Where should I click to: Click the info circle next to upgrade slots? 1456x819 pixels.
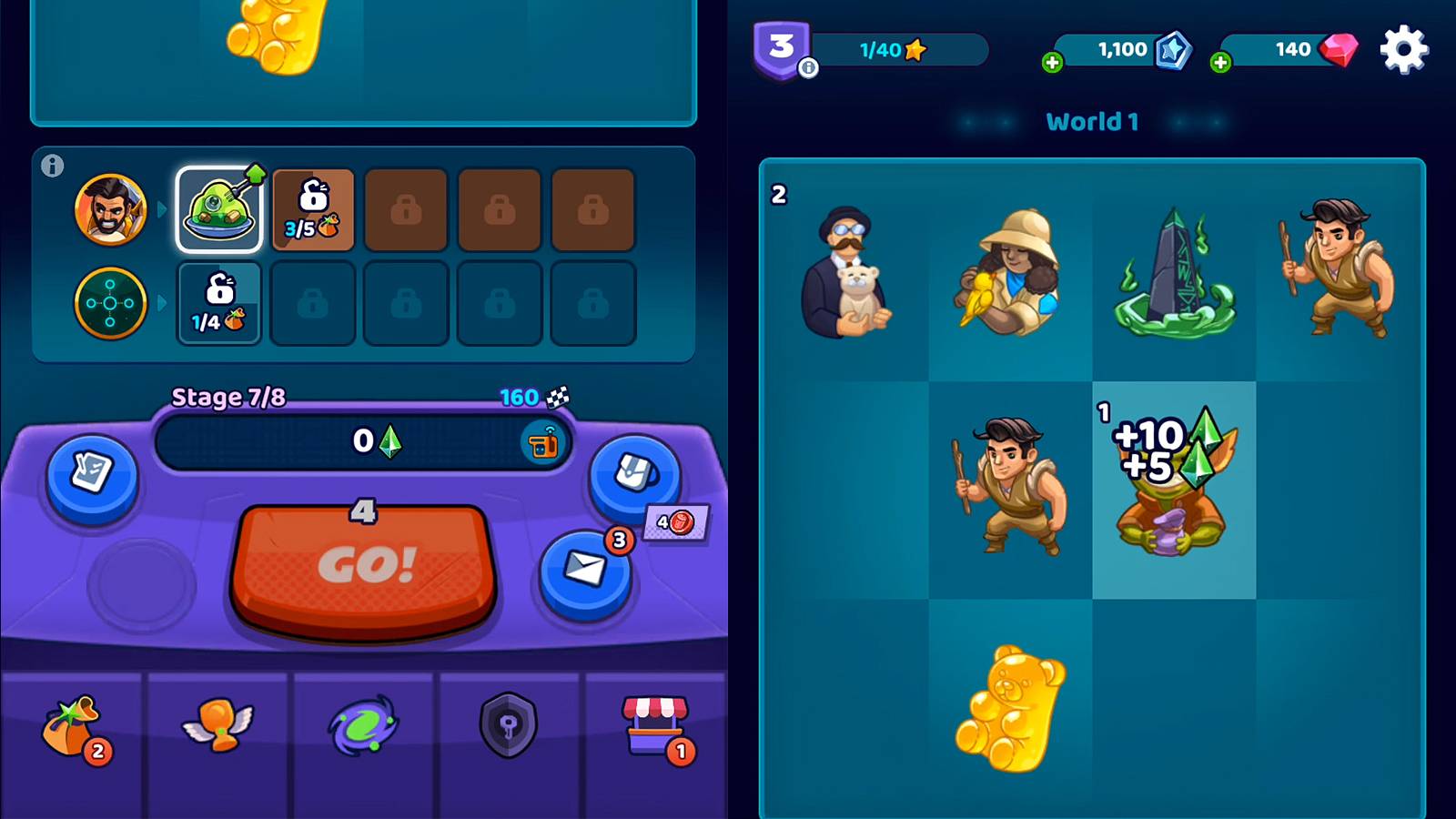pos(53,164)
